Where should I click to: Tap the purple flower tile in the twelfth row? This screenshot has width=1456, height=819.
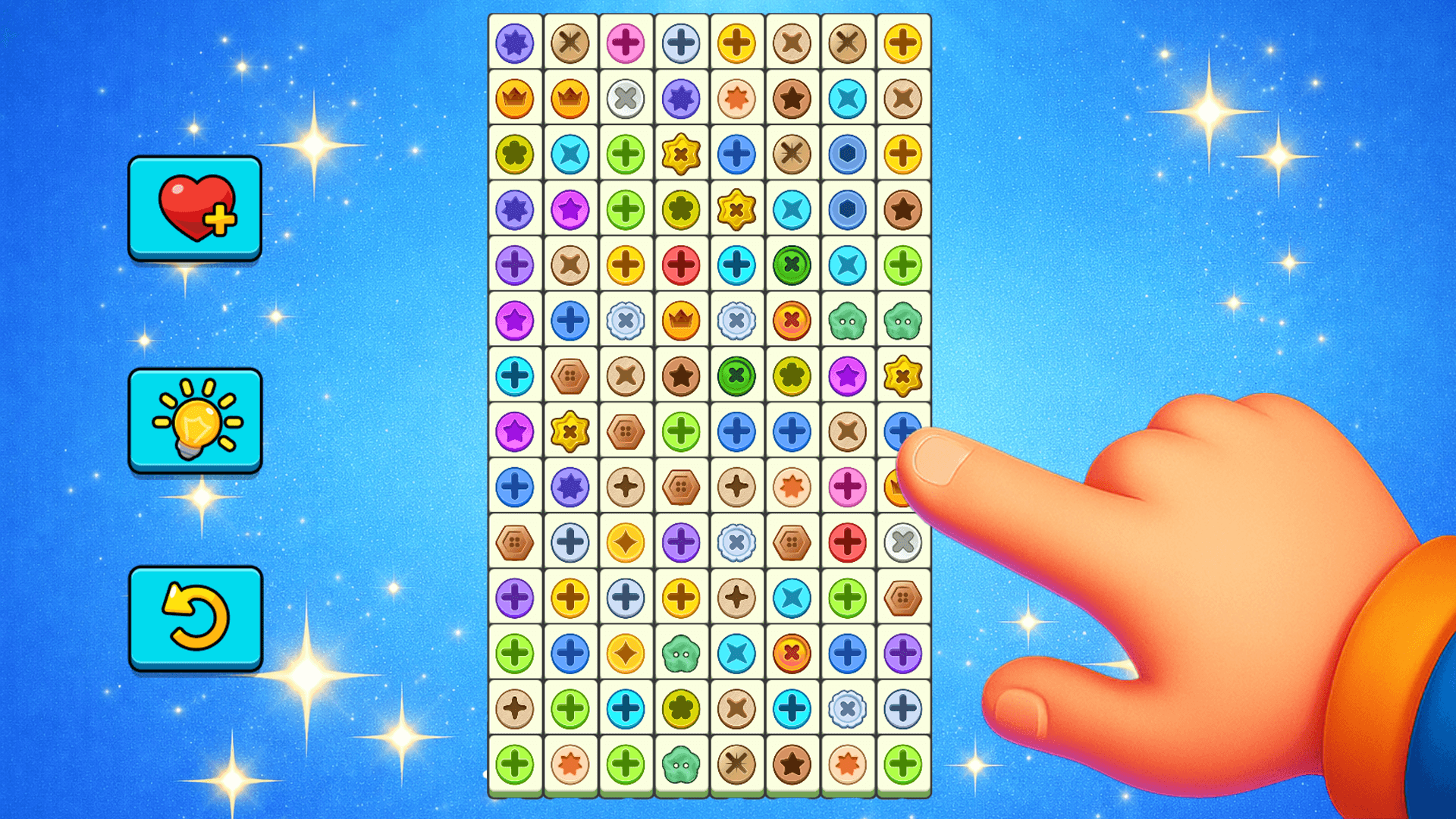[902, 652]
